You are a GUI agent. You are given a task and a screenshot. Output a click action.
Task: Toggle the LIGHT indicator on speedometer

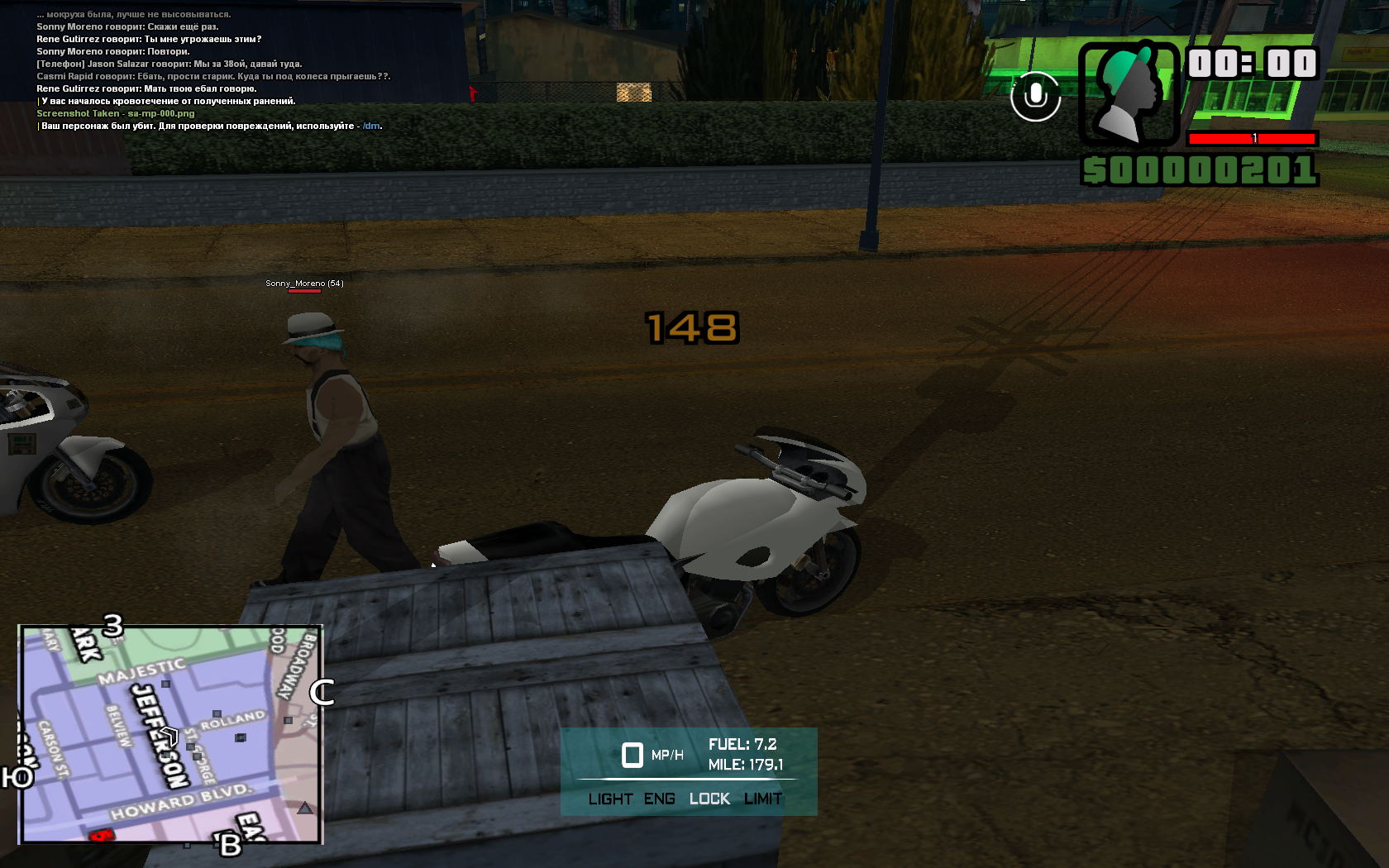610,799
